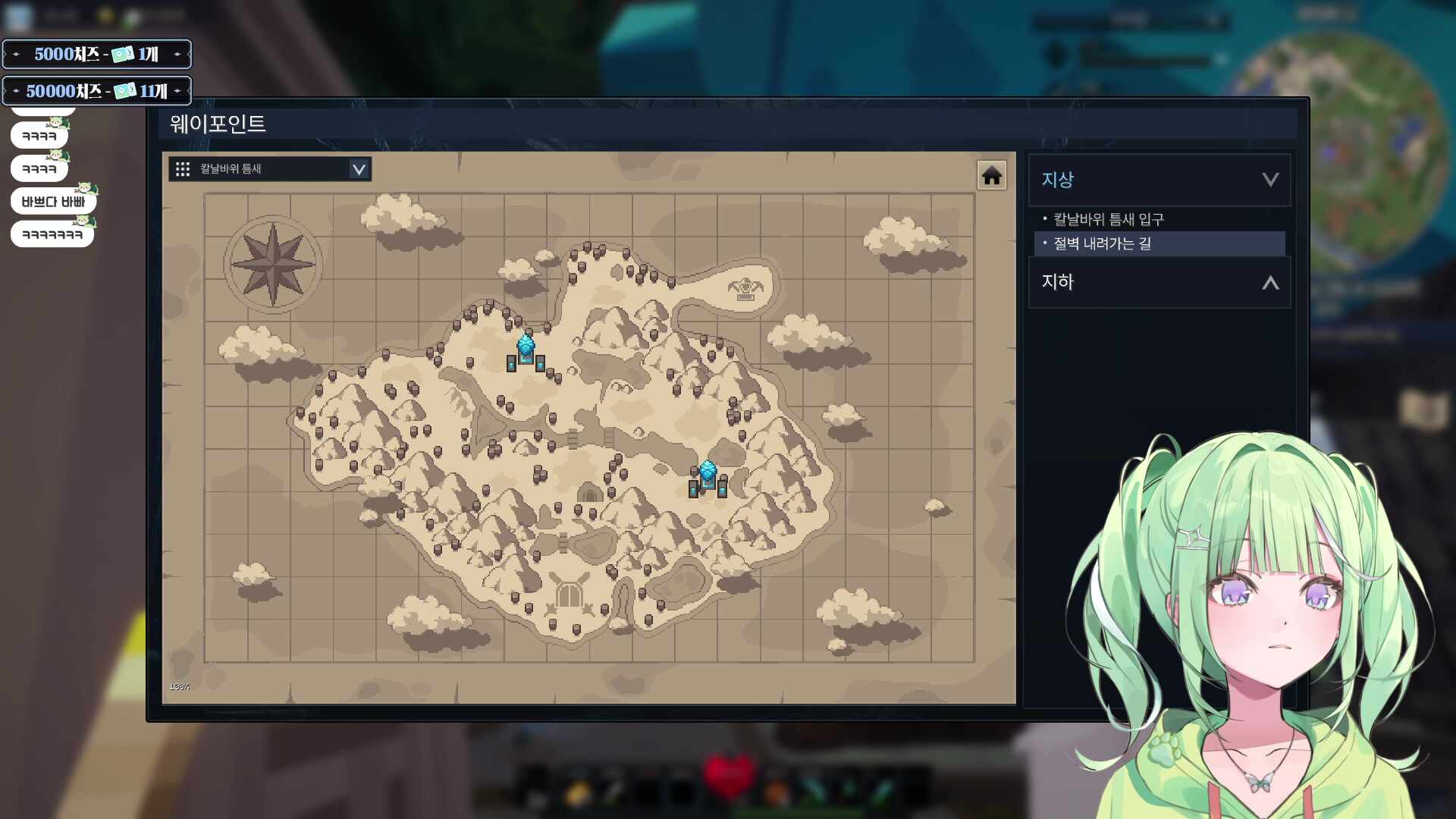Choose the 절벽 내려가는 길 waypoint entry

[x=1102, y=243]
